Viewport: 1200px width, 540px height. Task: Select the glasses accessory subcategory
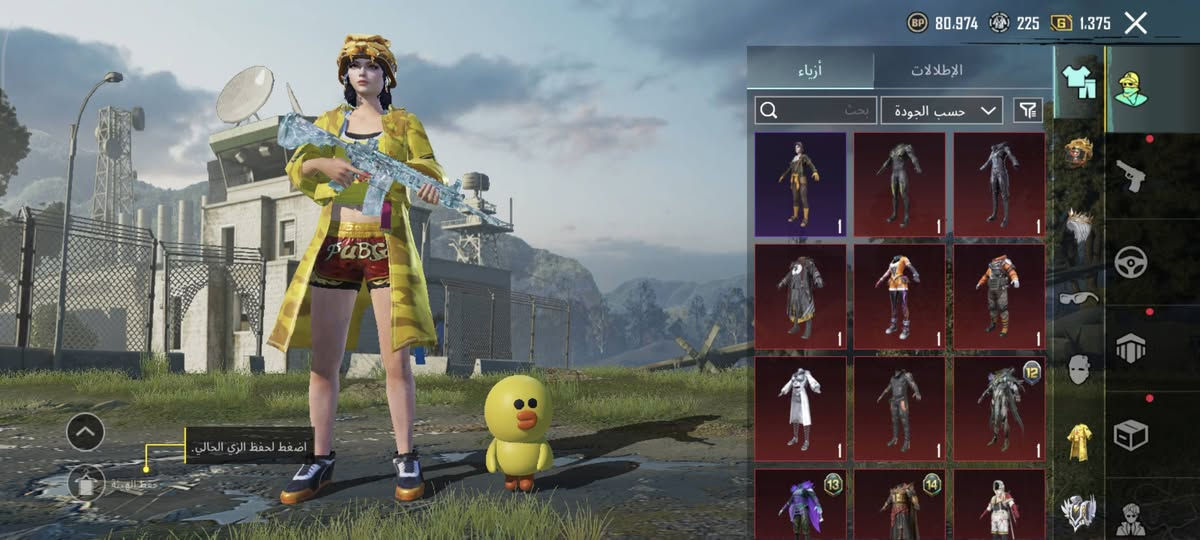click(x=1078, y=297)
